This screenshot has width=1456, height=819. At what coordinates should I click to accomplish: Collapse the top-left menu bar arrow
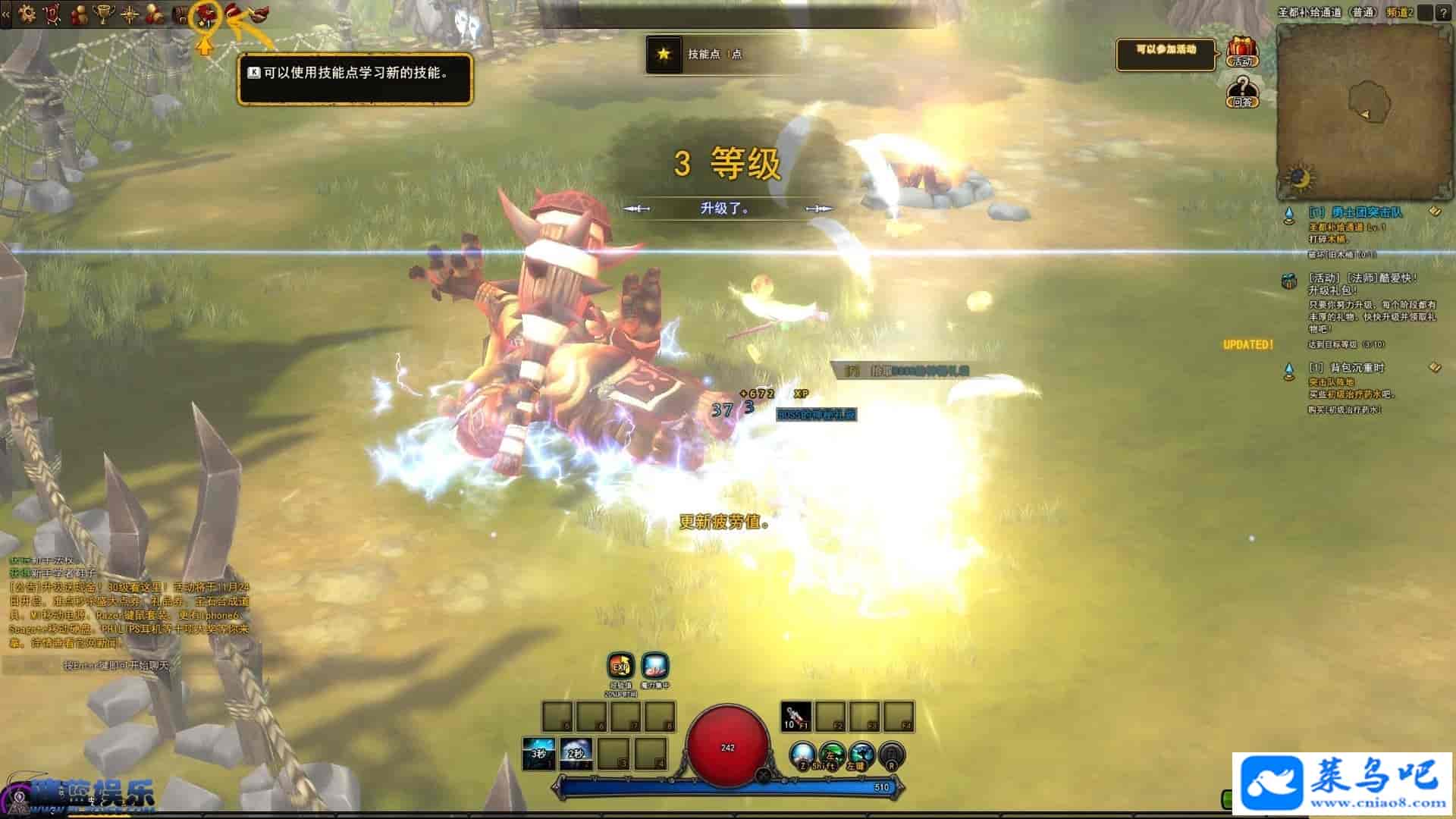tap(6, 14)
